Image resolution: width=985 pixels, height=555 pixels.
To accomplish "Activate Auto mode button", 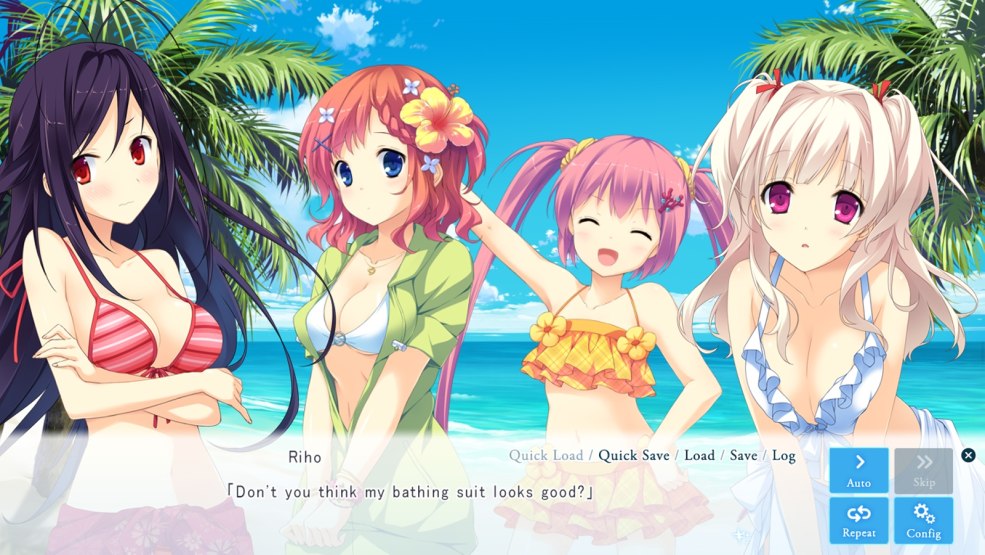I will click(x=858, y=470).
